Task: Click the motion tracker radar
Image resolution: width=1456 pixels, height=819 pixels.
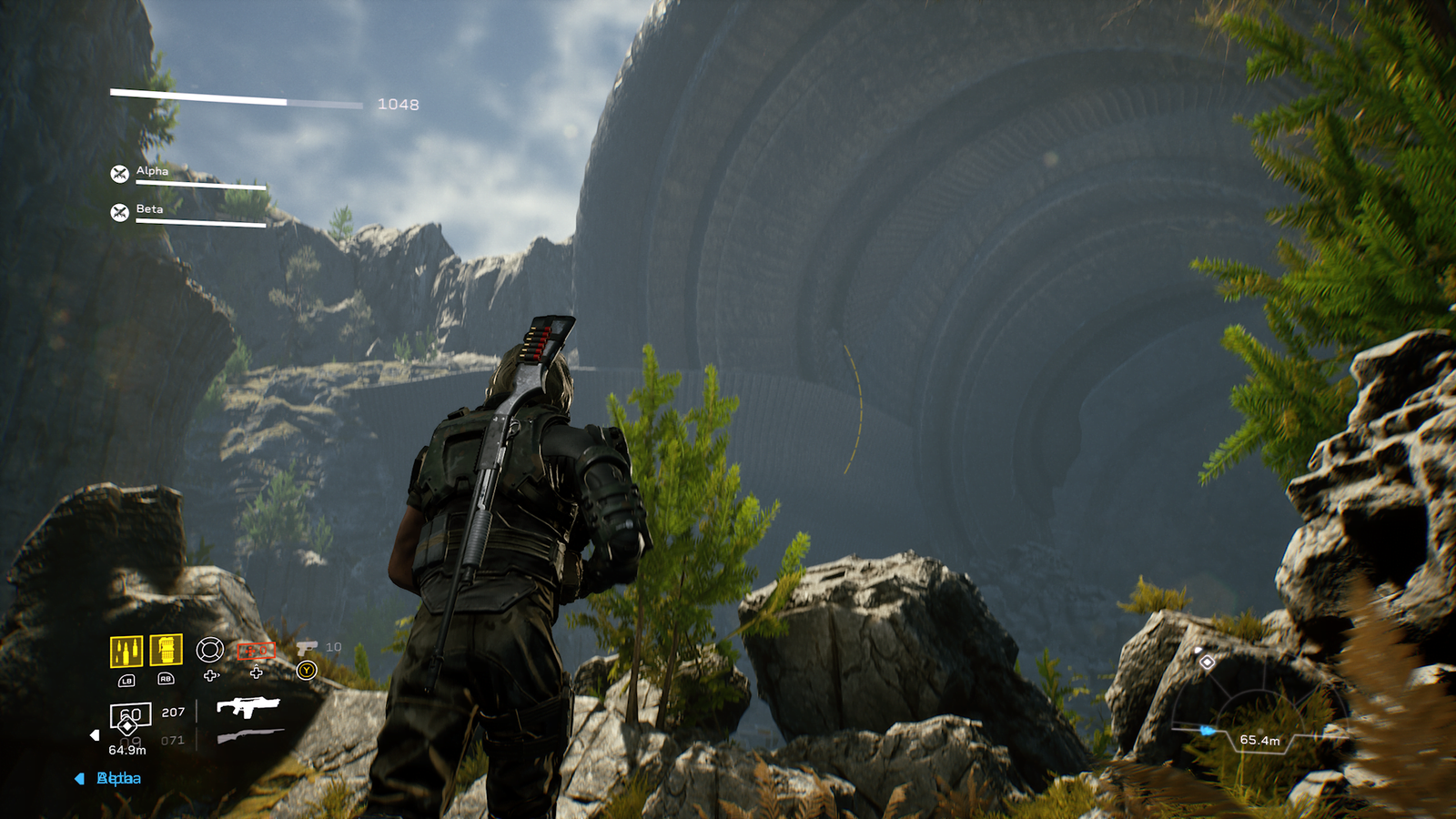Action: [1258, 719]
